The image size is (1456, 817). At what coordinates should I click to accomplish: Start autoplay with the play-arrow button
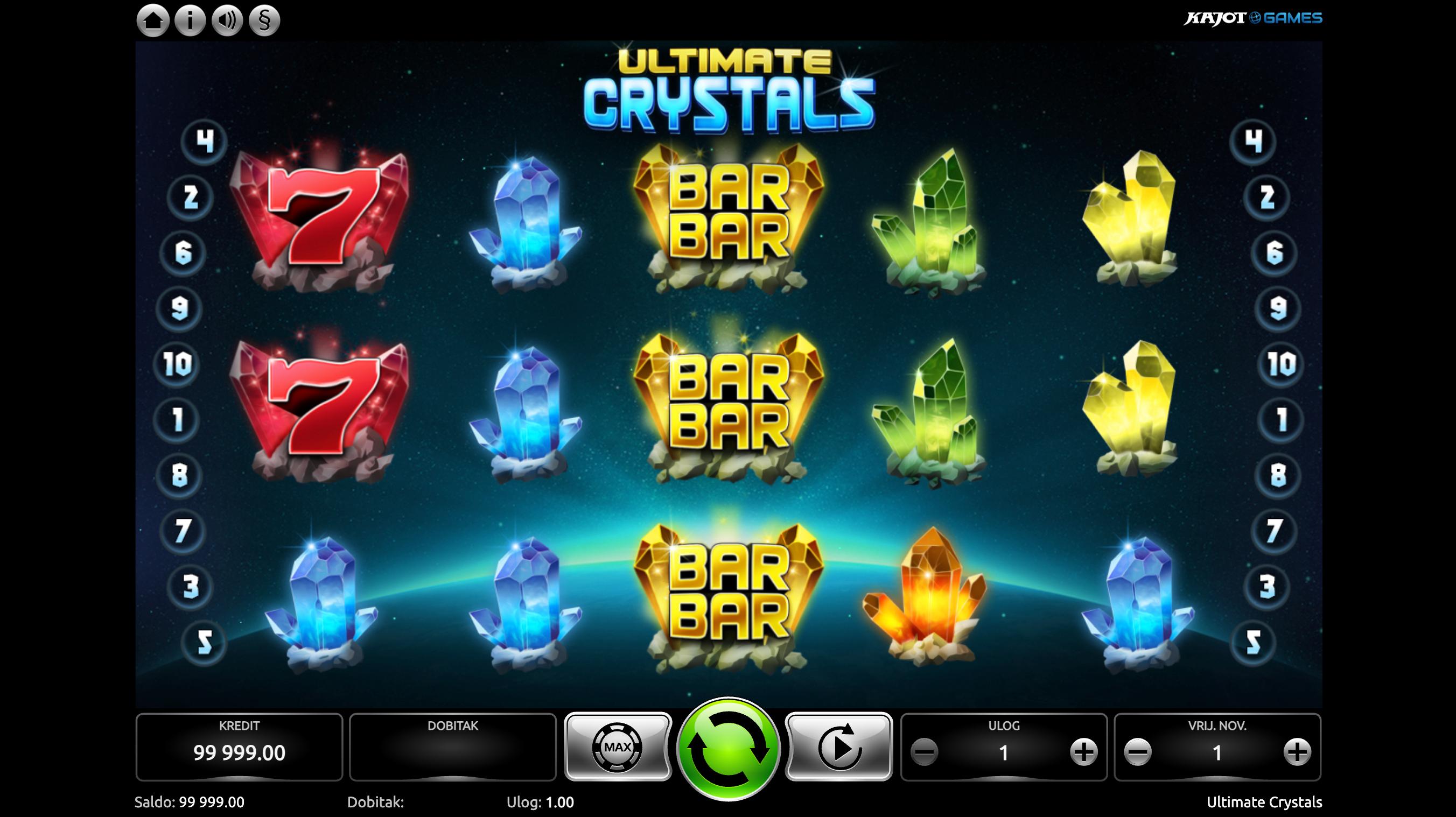point(839,747)
